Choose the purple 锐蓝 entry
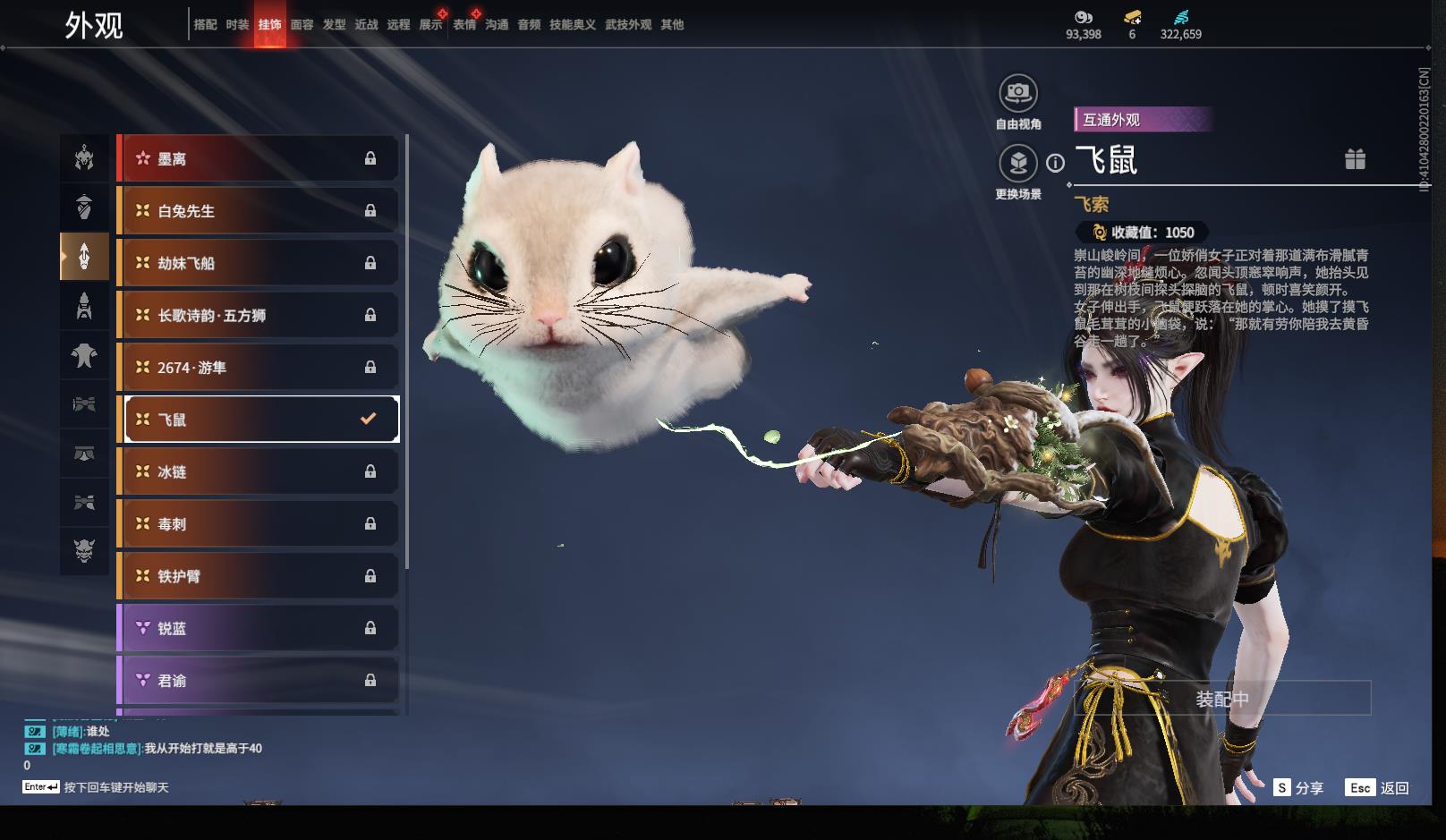The height and width of the screenshot is (840, 1446). [258, 628]
